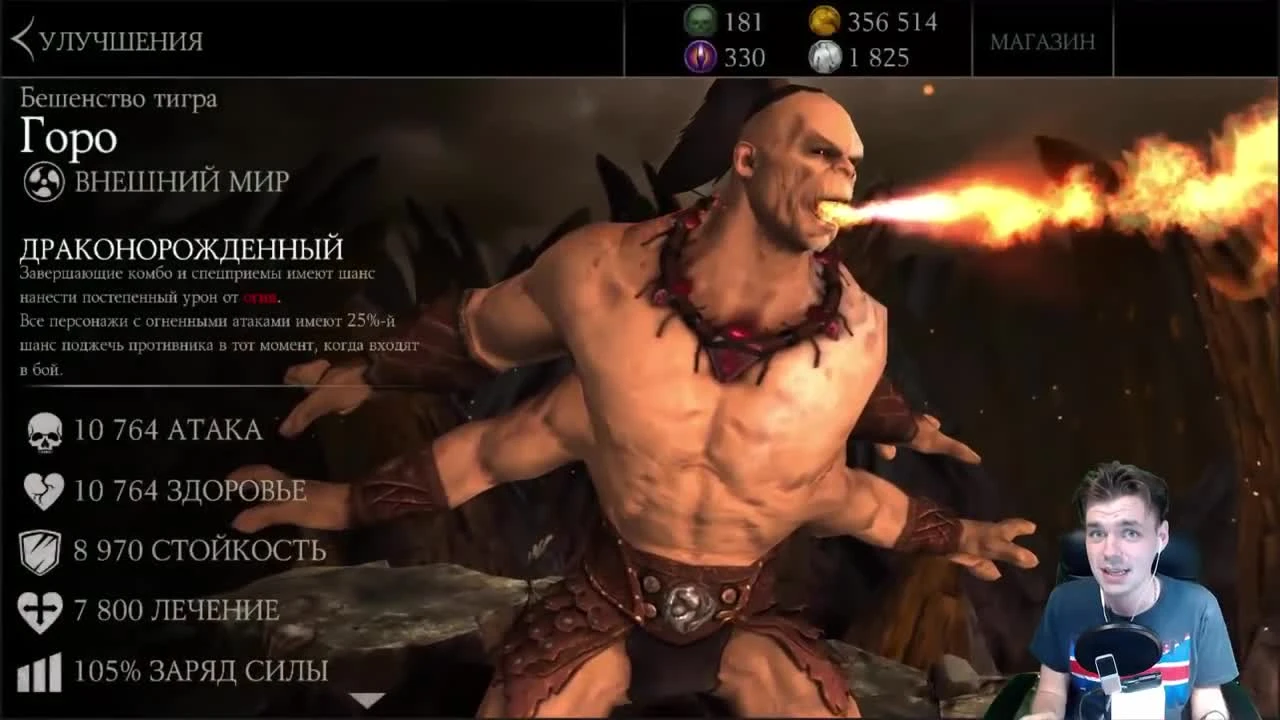Screen dimensions: 1280x720
Task: Click the healing heart icon for ЛЕЧЕНИЕ
Action: click(x=42, y=610)
